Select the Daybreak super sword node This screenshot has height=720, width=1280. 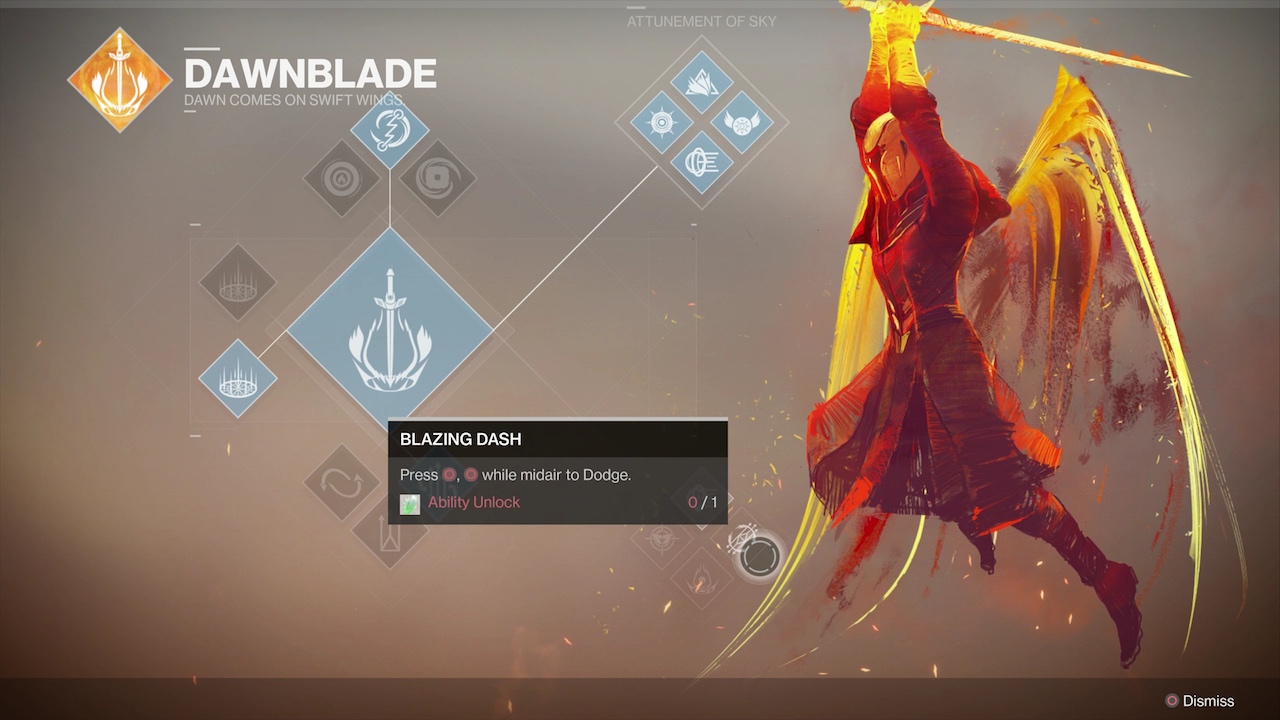coord(390,330)
